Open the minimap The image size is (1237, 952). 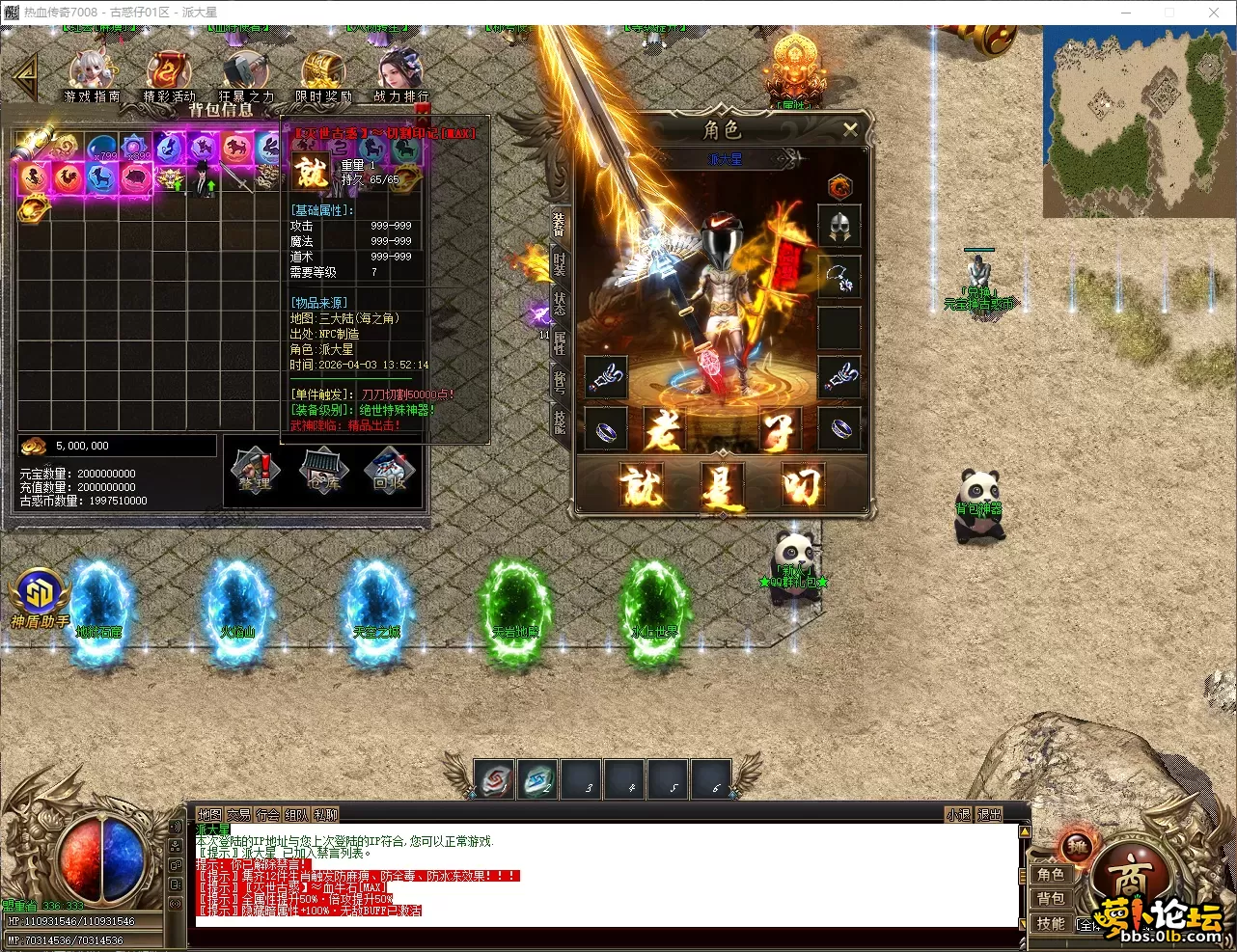click(1139, 122)
